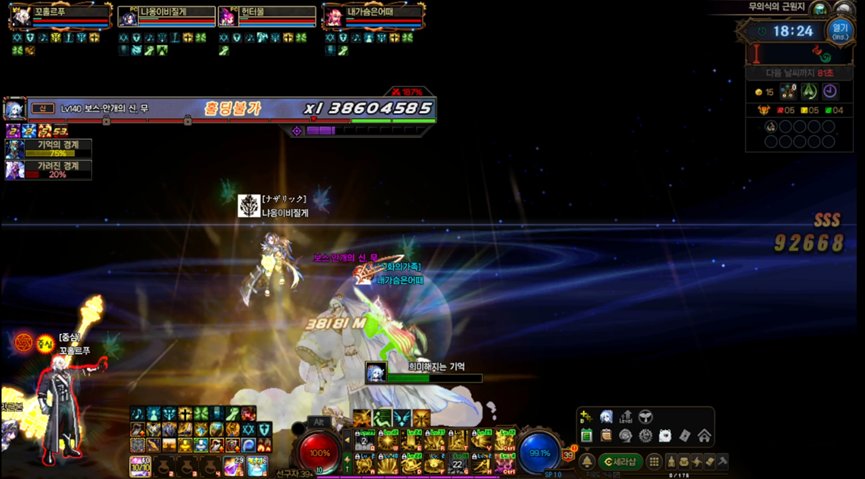Image resolution: width=865 pixels, height=479 pixels.
Task: Click the grid menu button beside 세라샵
Action: (x=654, y=461)
